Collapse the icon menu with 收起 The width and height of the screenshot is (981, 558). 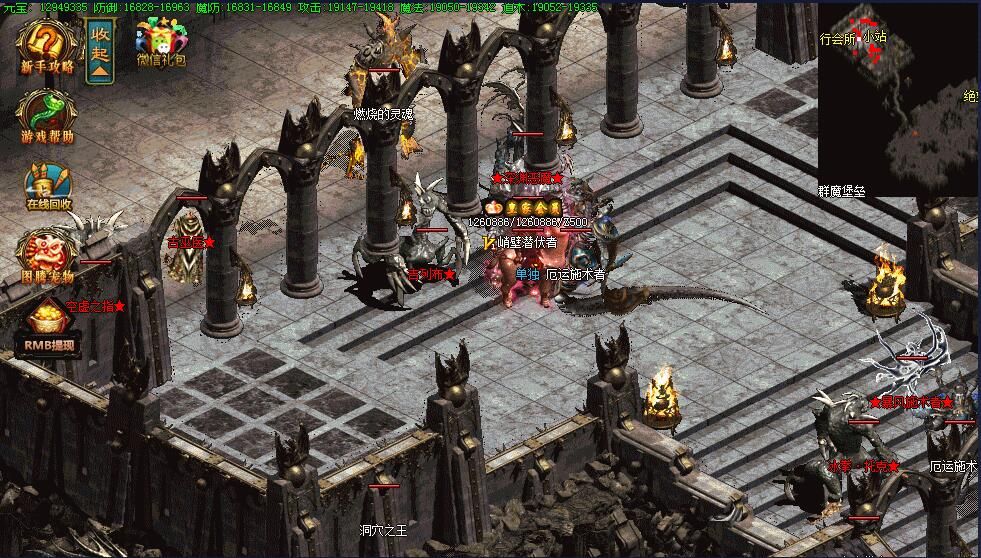(x=100, y=50)
